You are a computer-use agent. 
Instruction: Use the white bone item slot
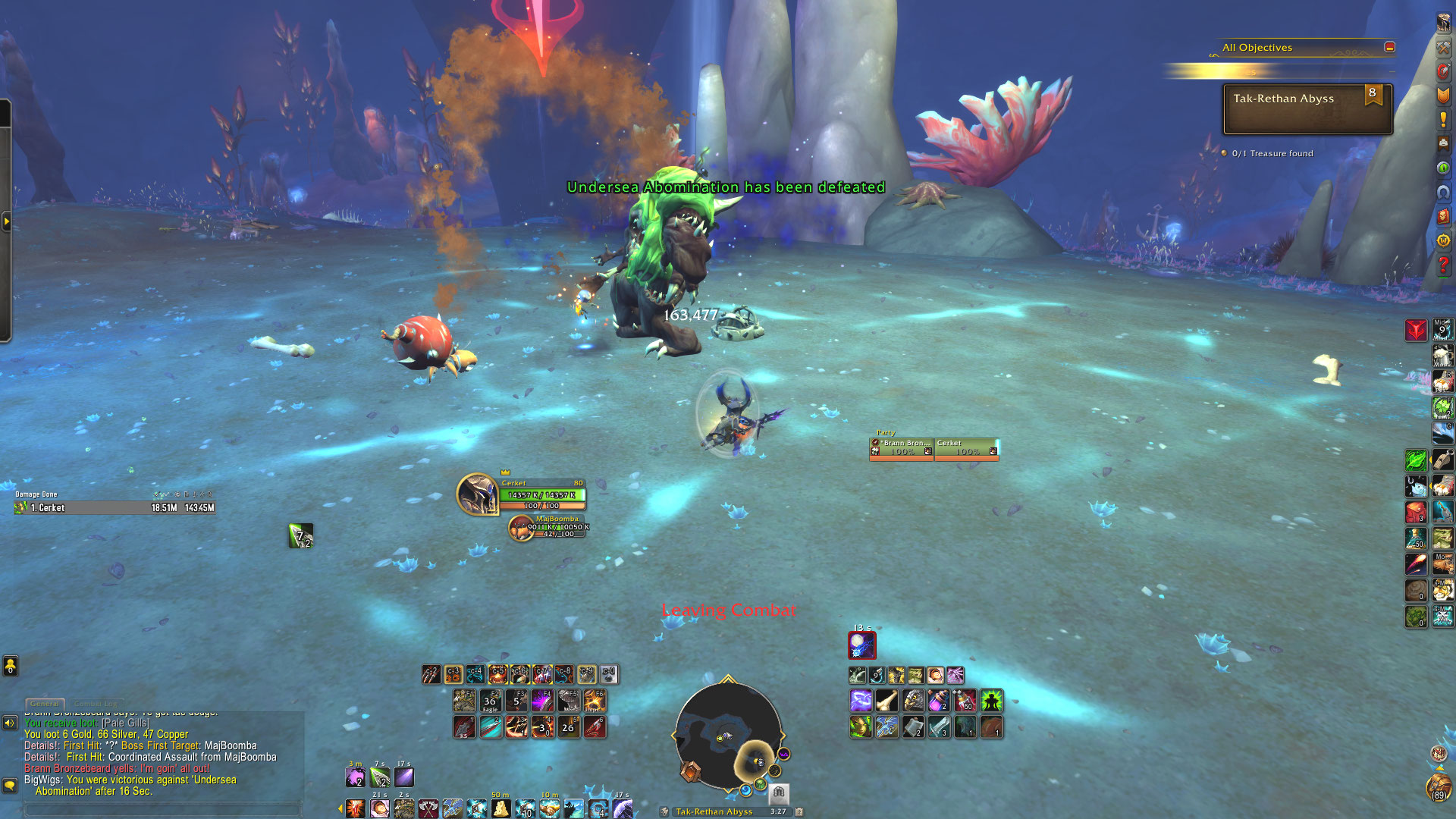[886, 701]
